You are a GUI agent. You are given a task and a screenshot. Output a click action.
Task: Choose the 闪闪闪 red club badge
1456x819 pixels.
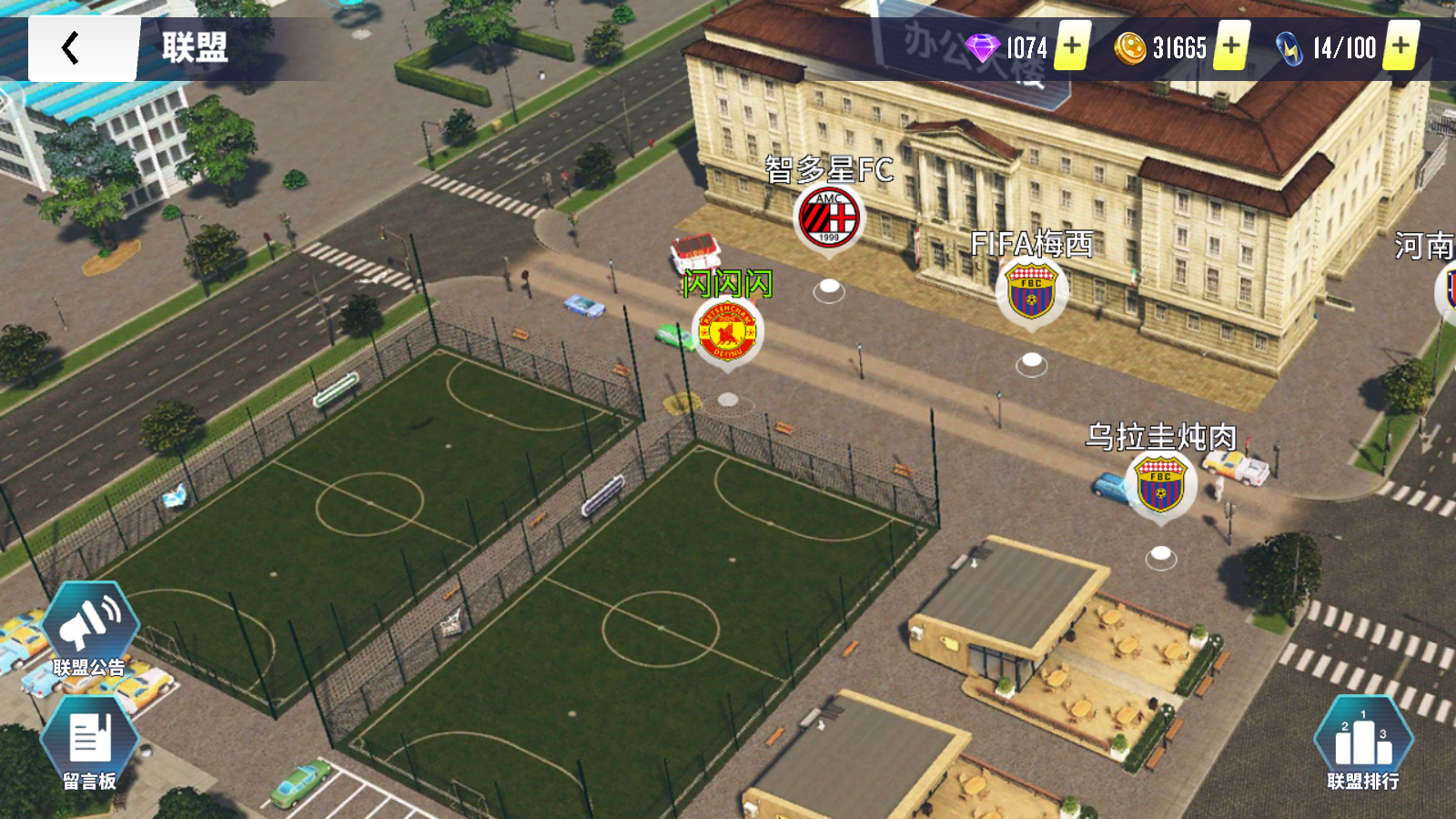[727, 332]
